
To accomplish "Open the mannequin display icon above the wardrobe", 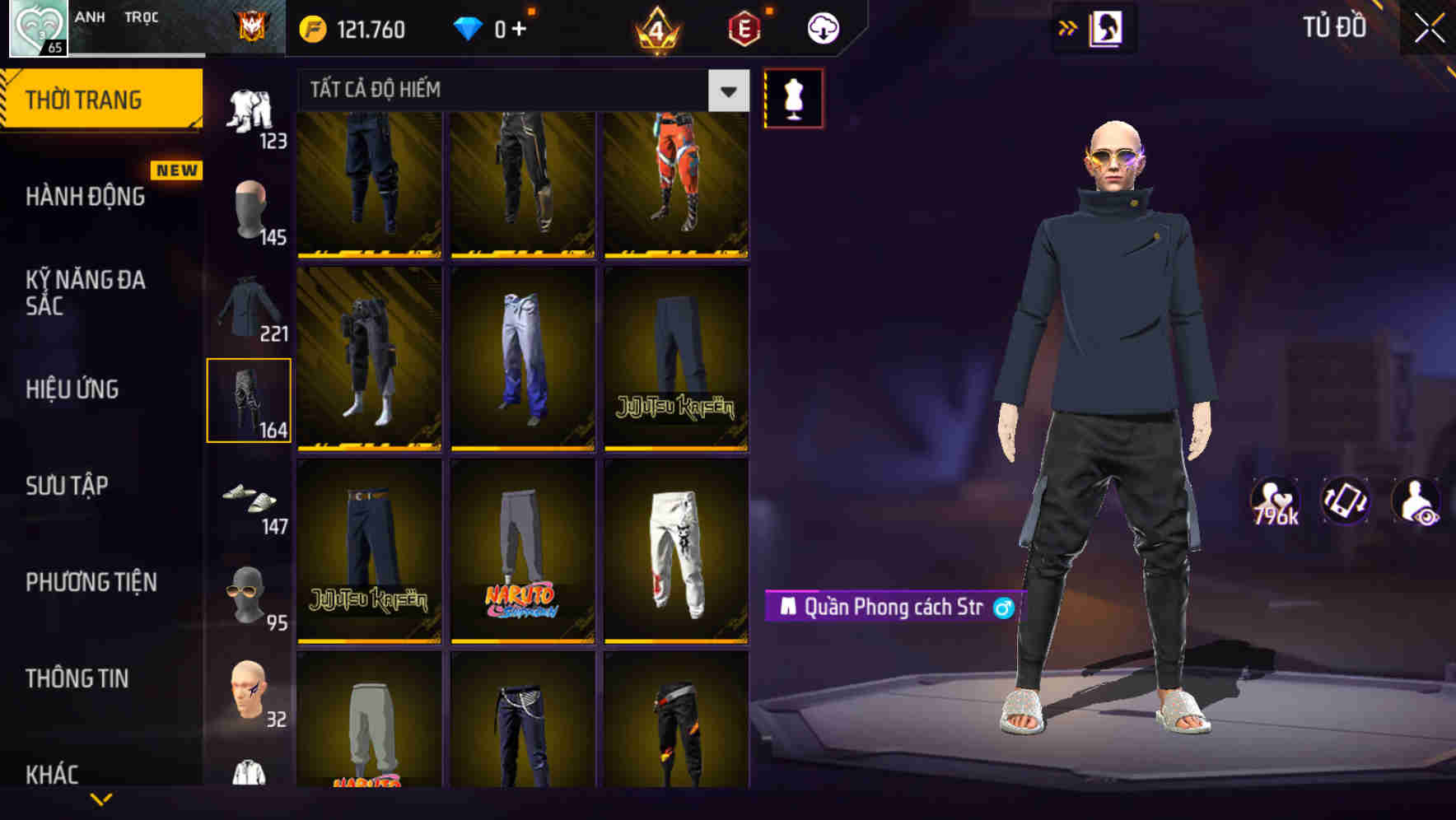I will coord(793,99).
